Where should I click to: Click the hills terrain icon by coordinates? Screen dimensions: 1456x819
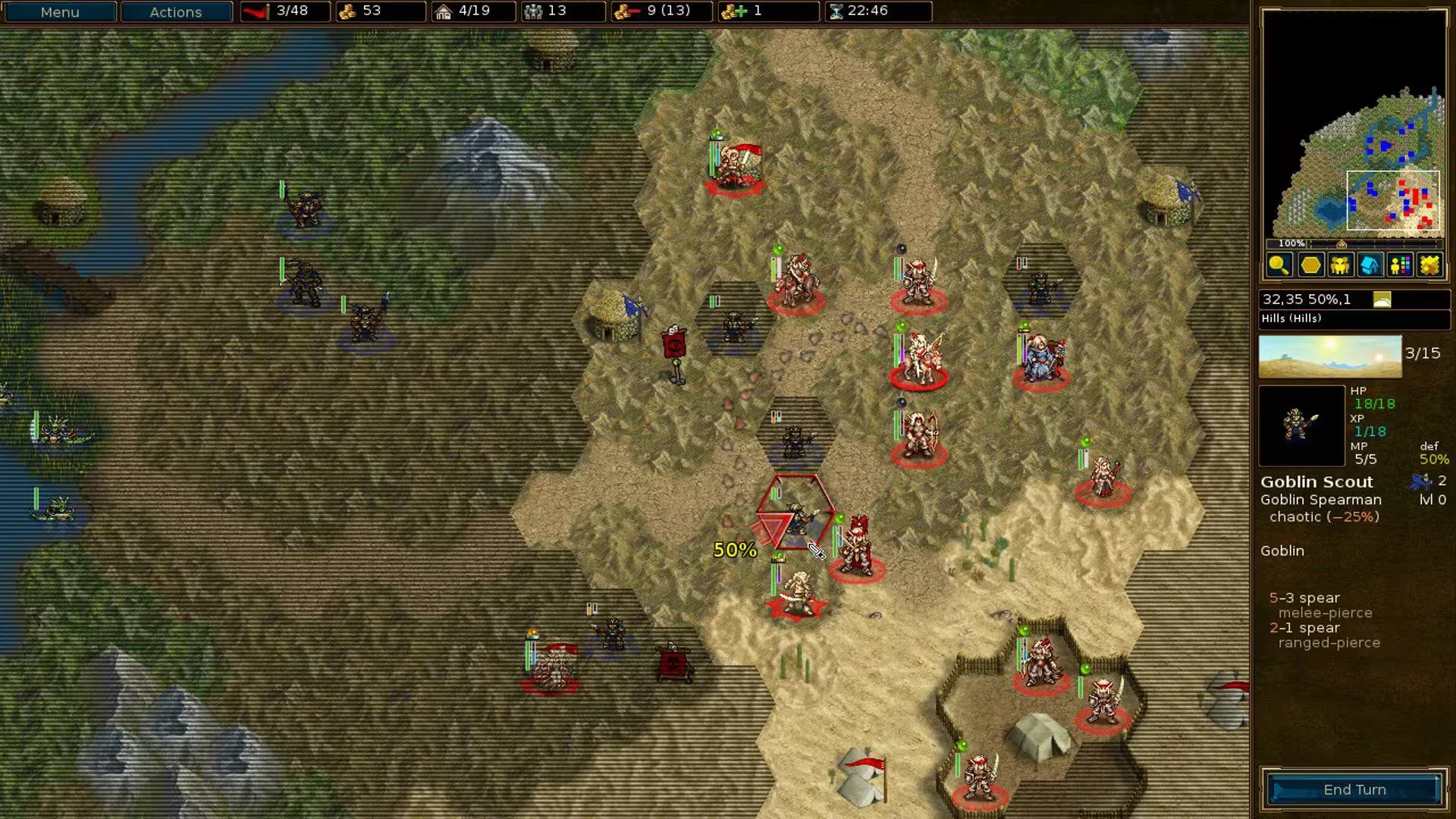pos(1382,300)
